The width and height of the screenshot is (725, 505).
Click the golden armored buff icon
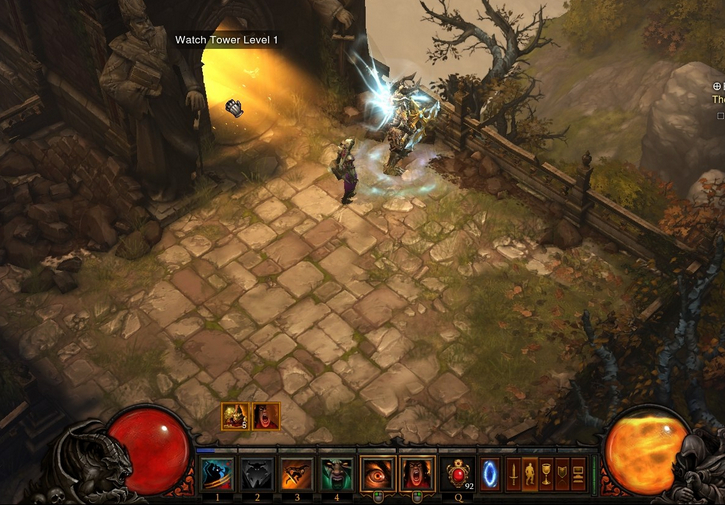[235, 415]
